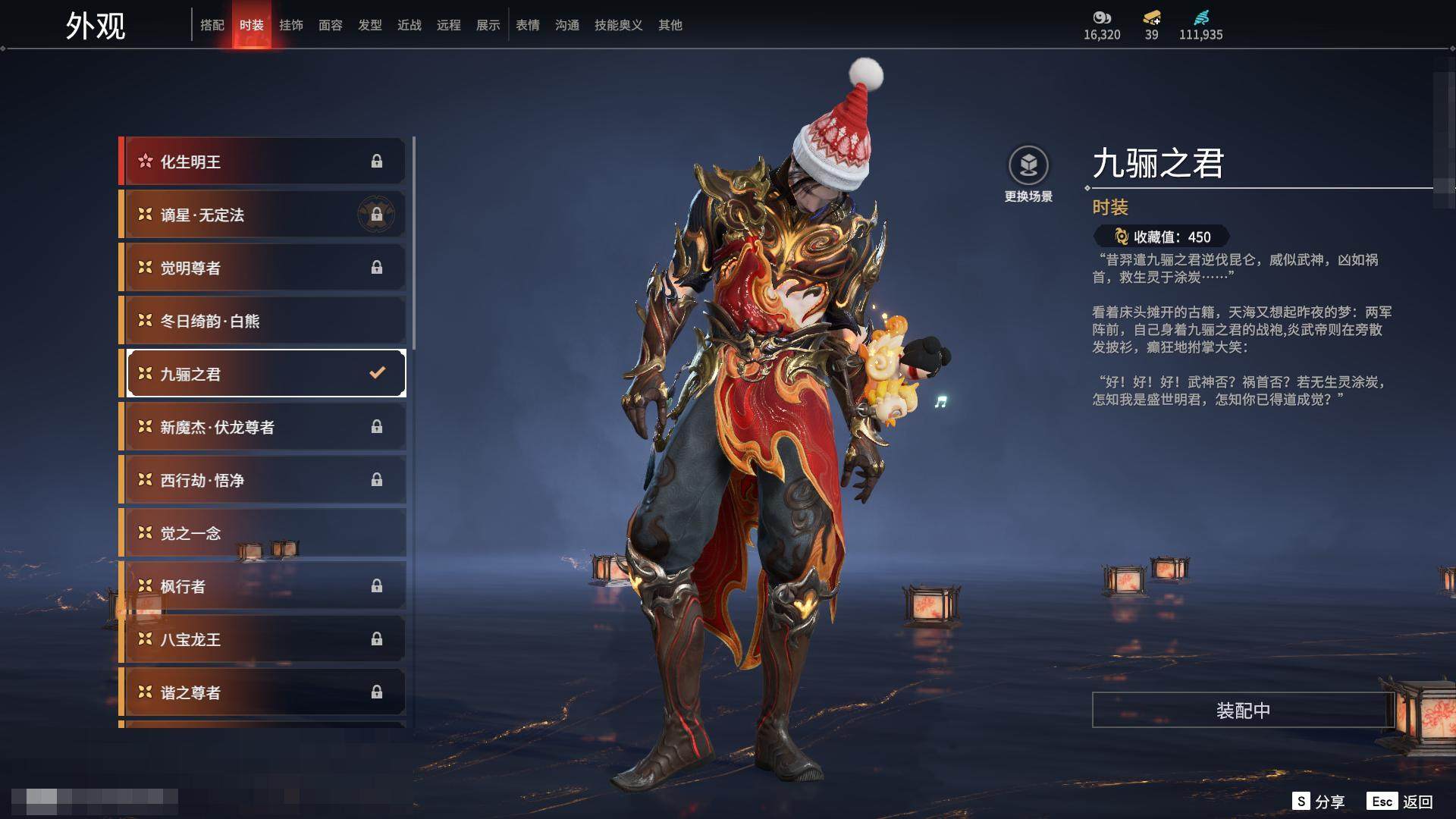Show the 表情 emotes tab
The width and height of the screenshot is (1456, 819).
528,25
